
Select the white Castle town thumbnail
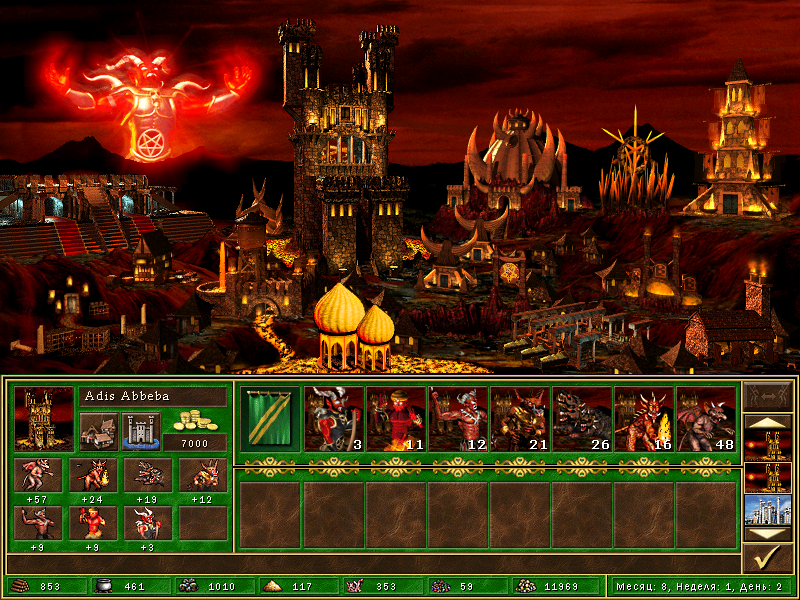[768, 509]
